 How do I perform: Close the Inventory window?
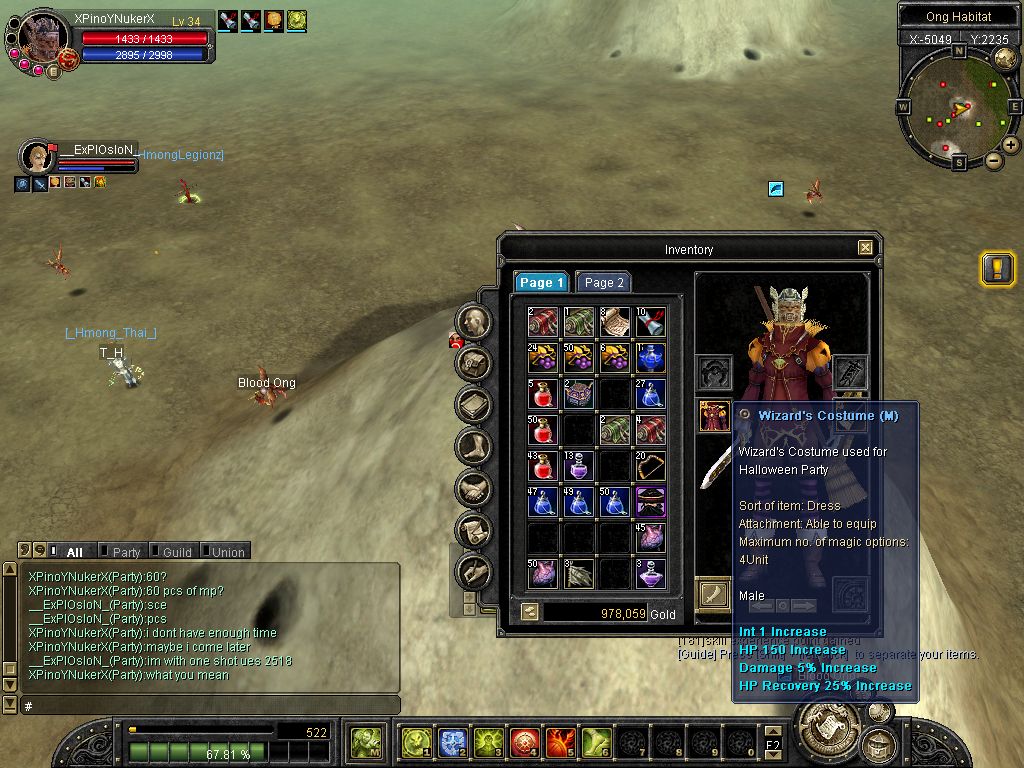pyautogui.click(x=866, y=248)
